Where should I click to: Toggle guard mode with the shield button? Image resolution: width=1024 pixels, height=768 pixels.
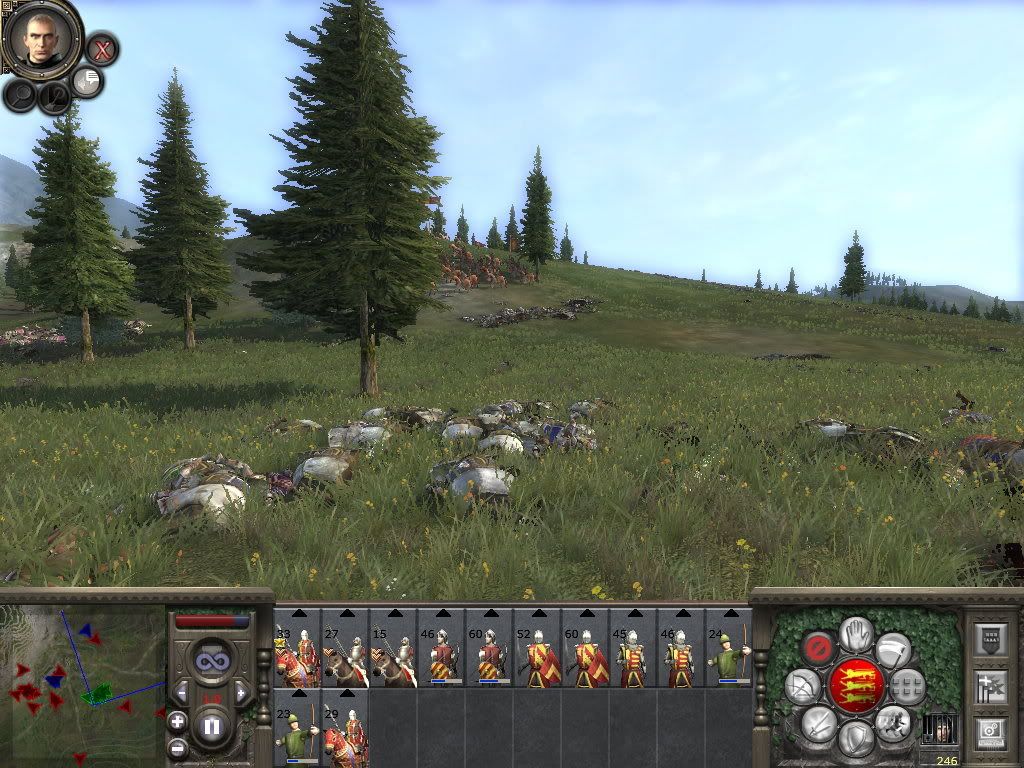(855, 738)
